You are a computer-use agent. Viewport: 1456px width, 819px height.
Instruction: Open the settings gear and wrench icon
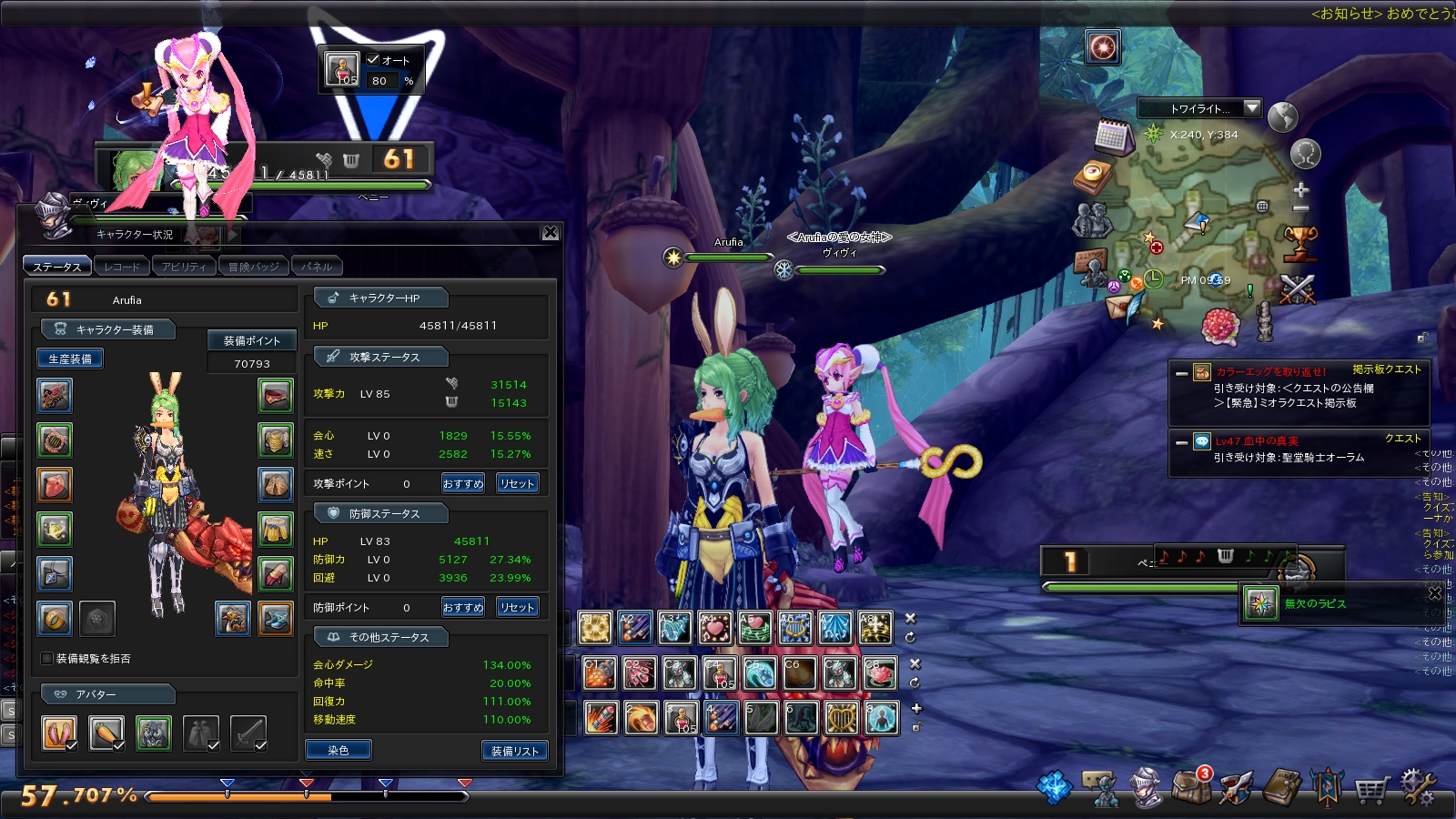pyautogui.click(x=1417, y=788)
